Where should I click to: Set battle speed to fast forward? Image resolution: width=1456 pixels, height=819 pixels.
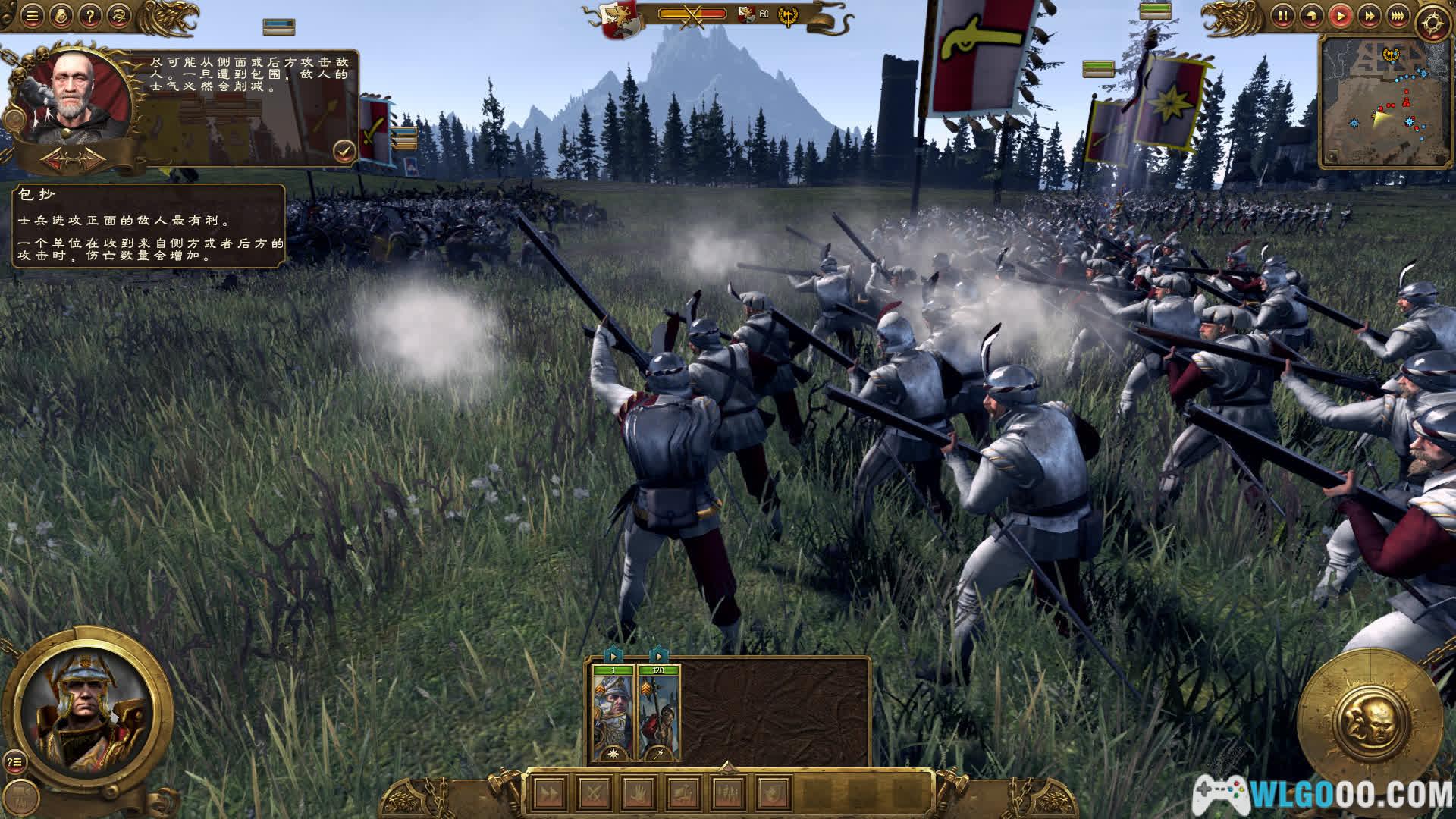click(x=1369, y=15)
